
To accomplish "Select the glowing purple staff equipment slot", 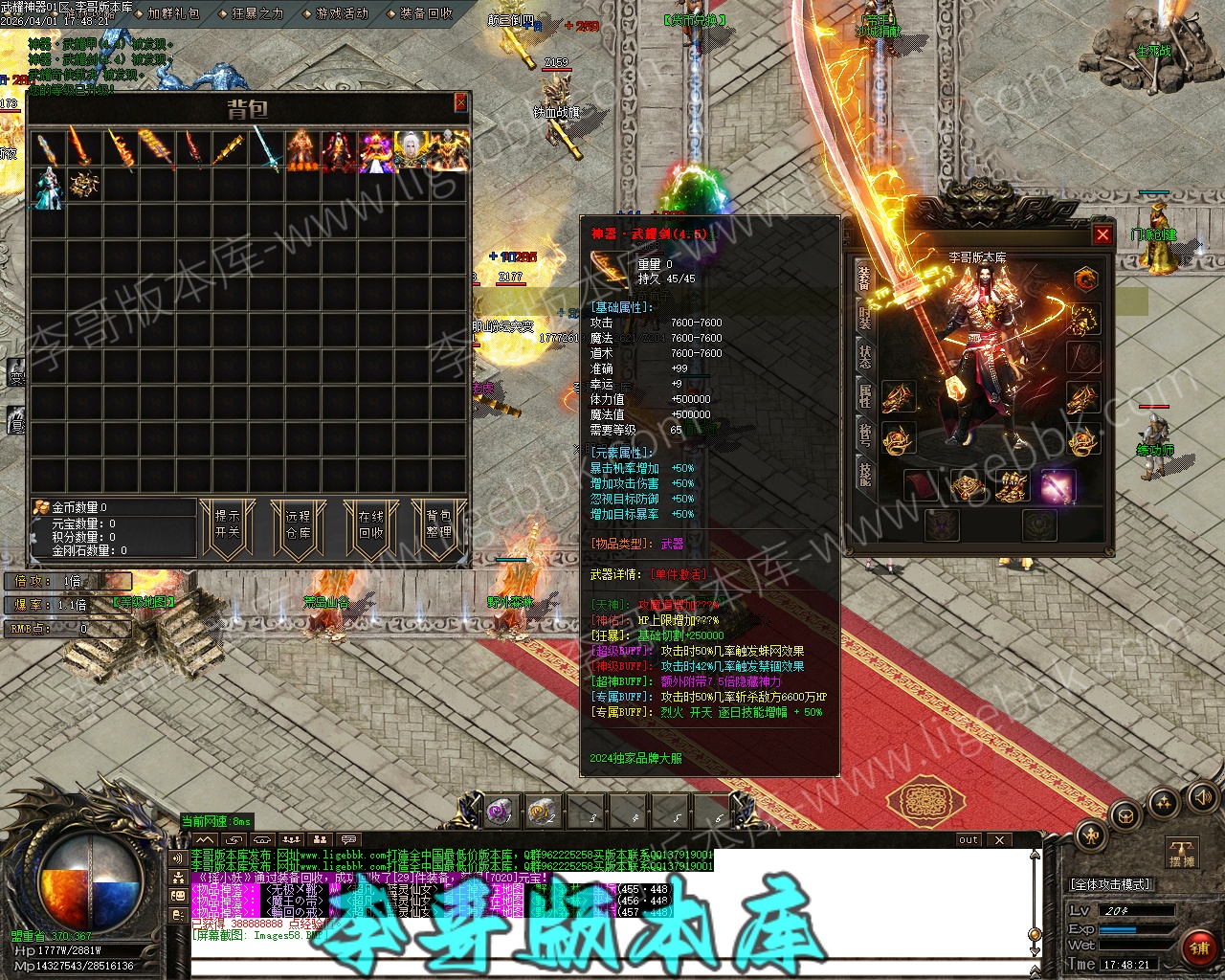I will [1058, 487].
